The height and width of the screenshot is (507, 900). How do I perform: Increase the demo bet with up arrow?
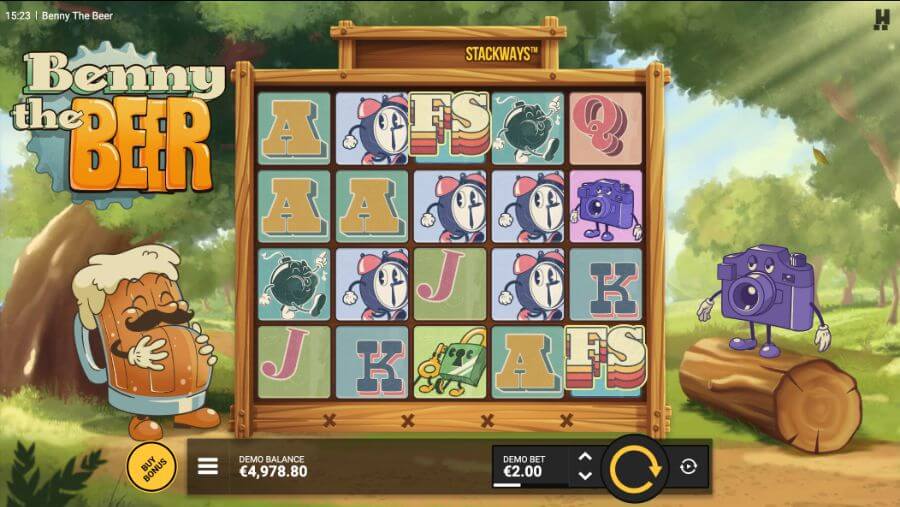586,458
